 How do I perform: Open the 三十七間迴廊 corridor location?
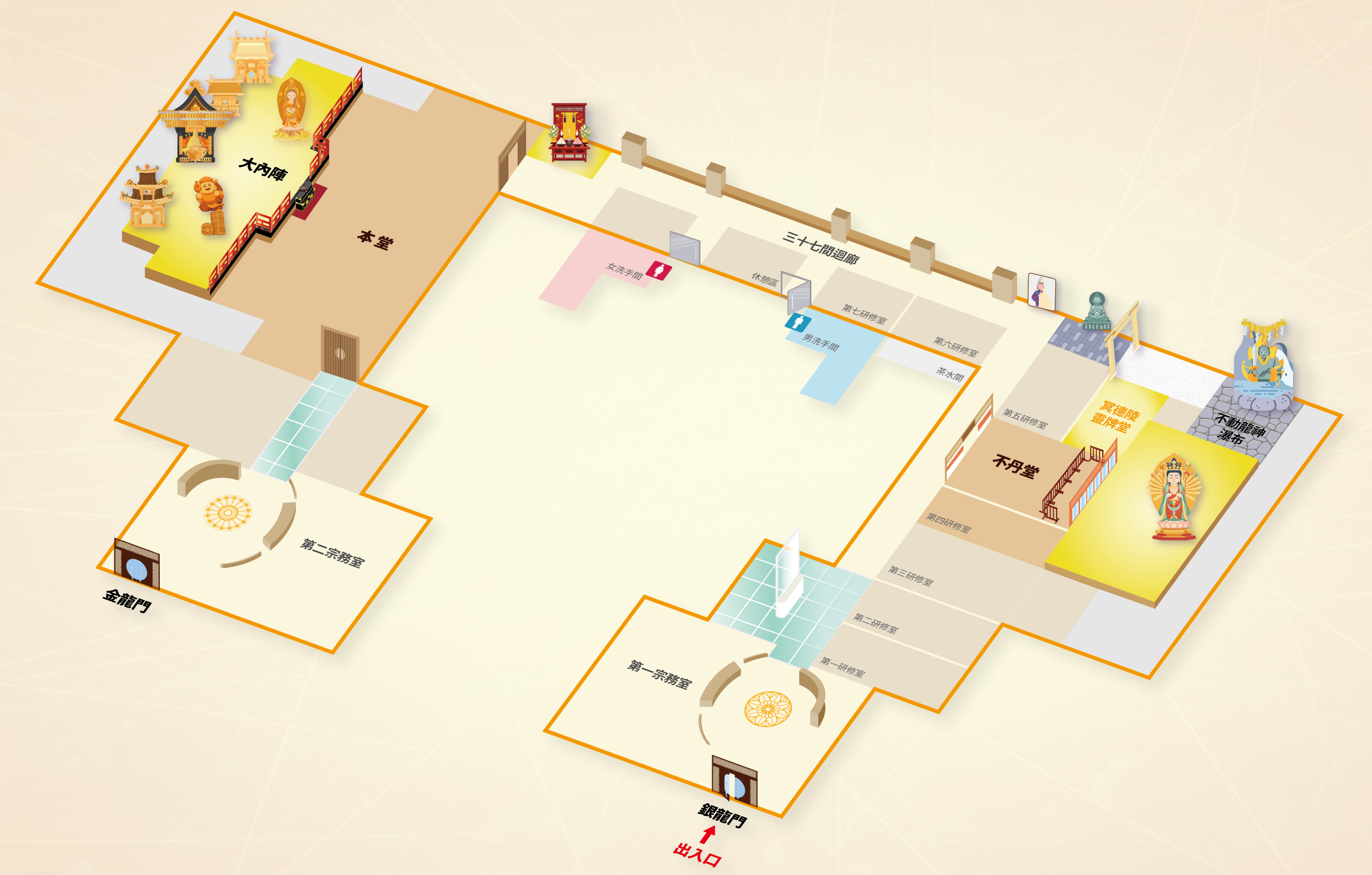click(x=820, y=247)
